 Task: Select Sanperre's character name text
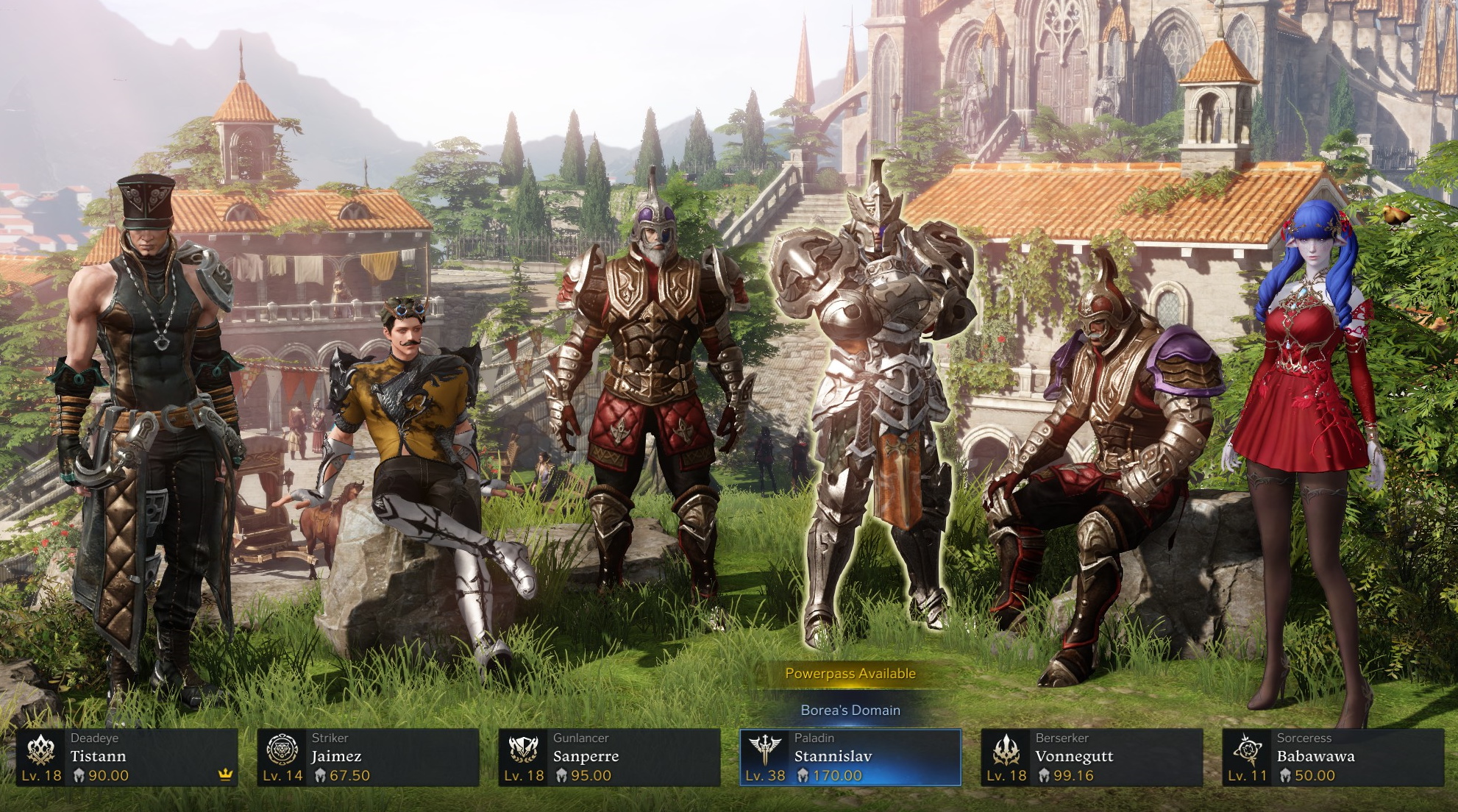click(586, 755)
